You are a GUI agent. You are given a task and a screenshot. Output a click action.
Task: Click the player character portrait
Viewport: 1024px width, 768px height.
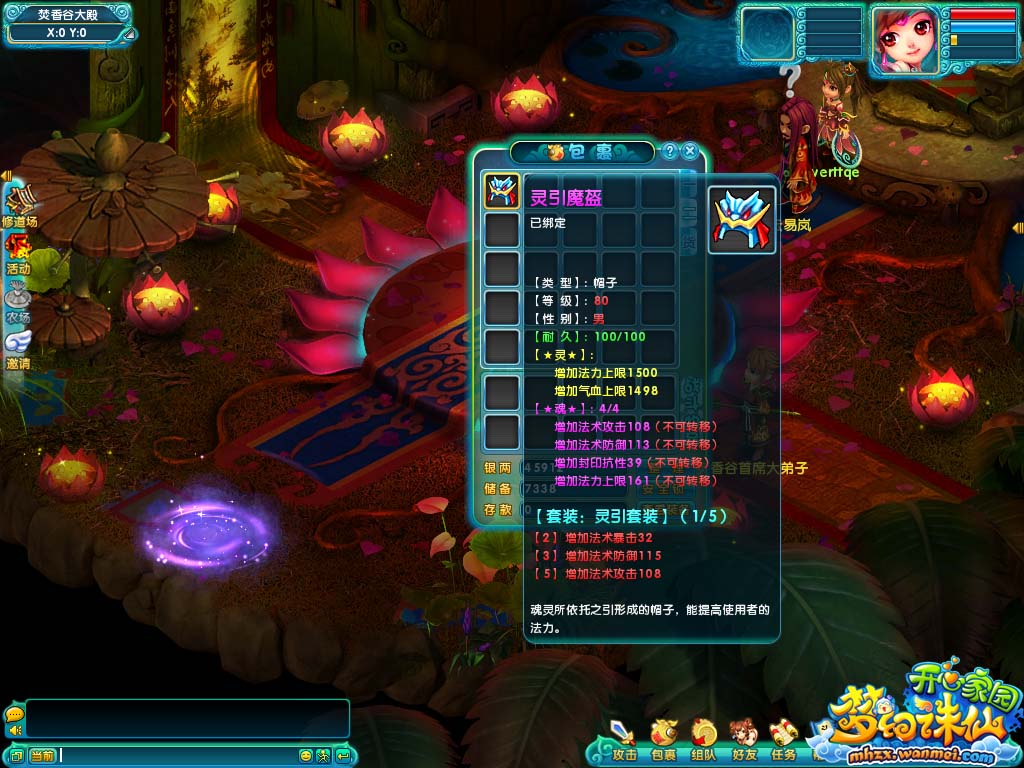904,39
